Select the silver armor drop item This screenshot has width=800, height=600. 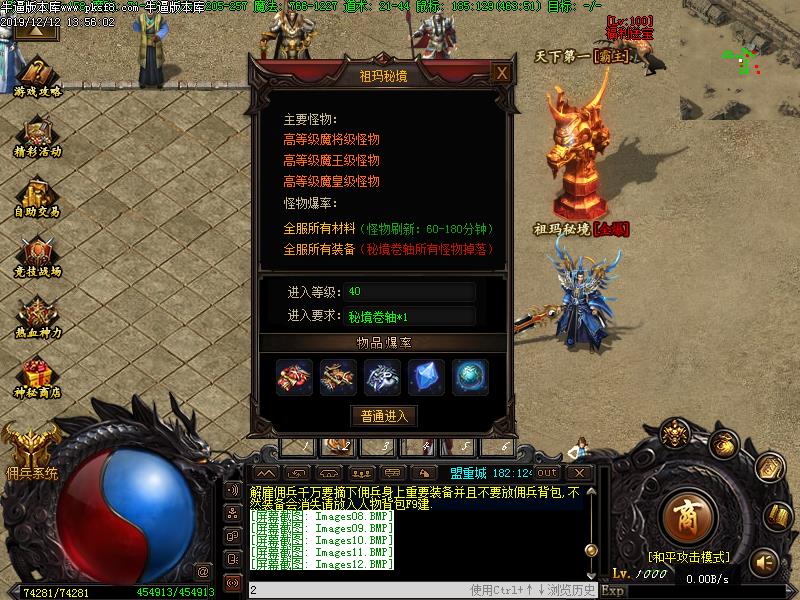click(x=383, y=376)
